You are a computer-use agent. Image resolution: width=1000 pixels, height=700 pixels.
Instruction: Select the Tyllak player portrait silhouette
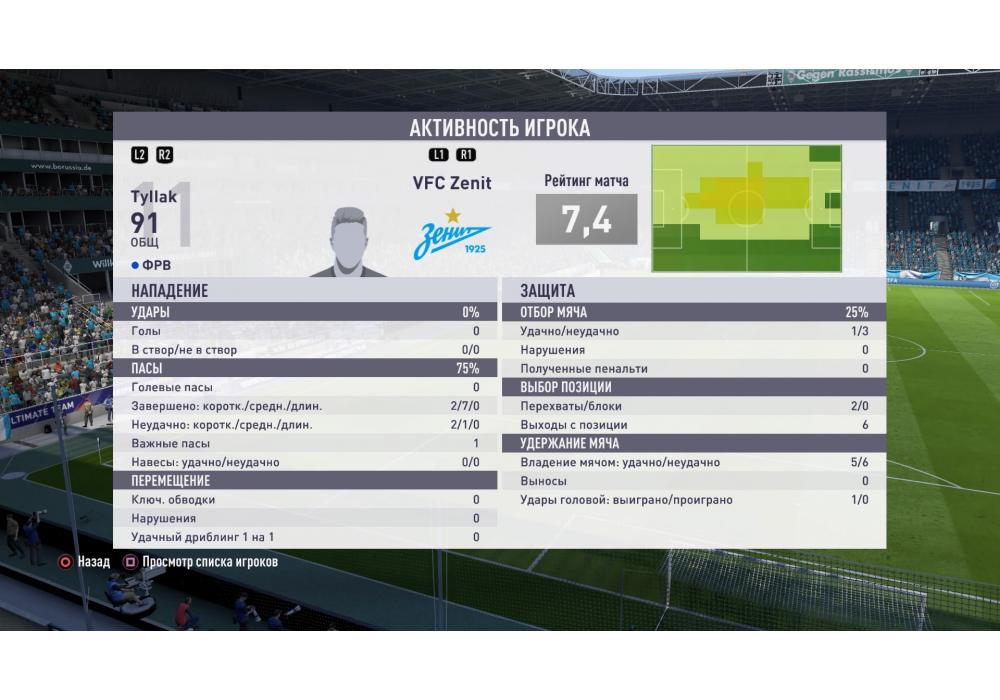[x=348, y=242]
